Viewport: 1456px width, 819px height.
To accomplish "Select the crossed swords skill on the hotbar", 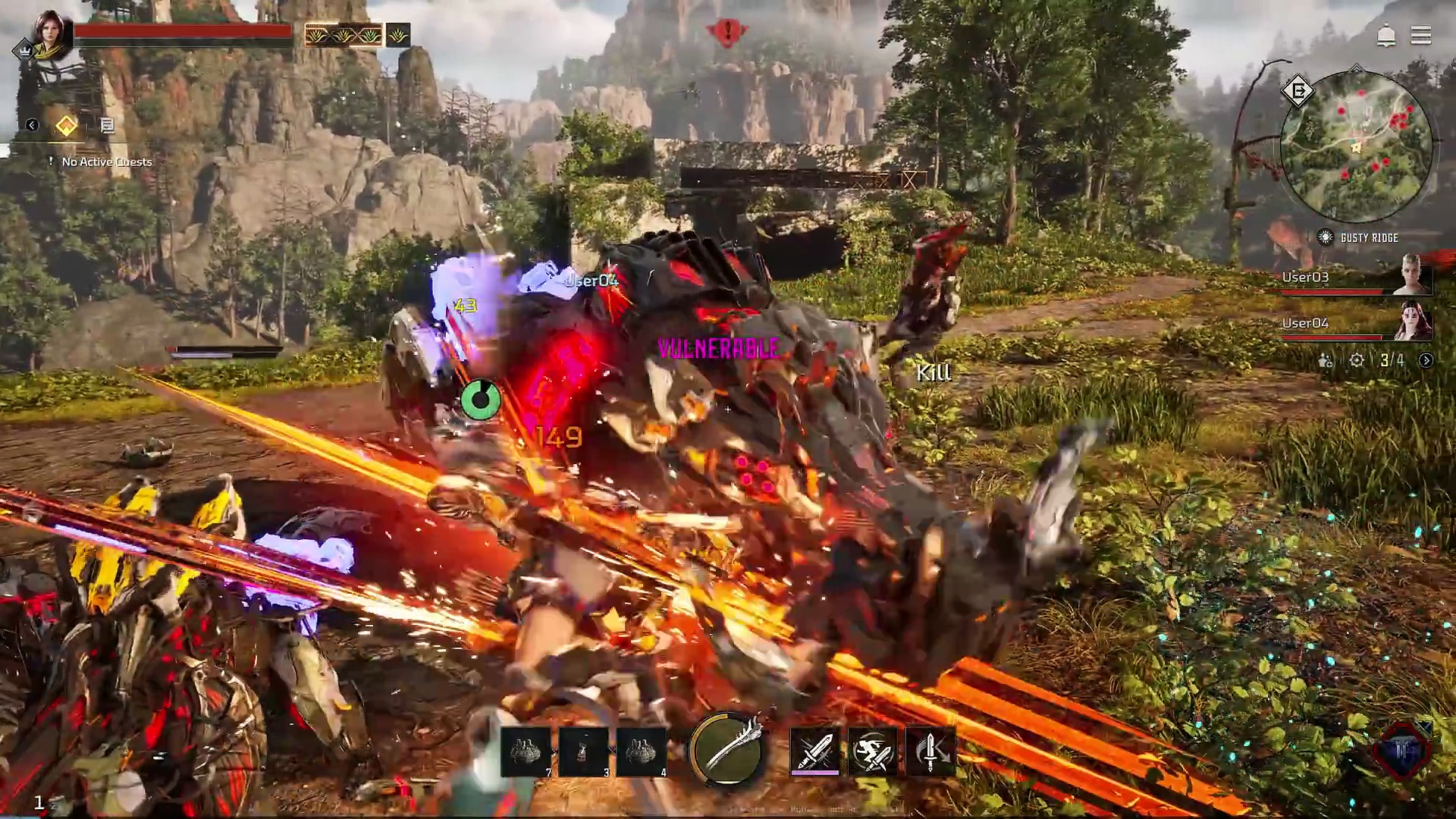I will pyautogui.click(x=814, y=750).
